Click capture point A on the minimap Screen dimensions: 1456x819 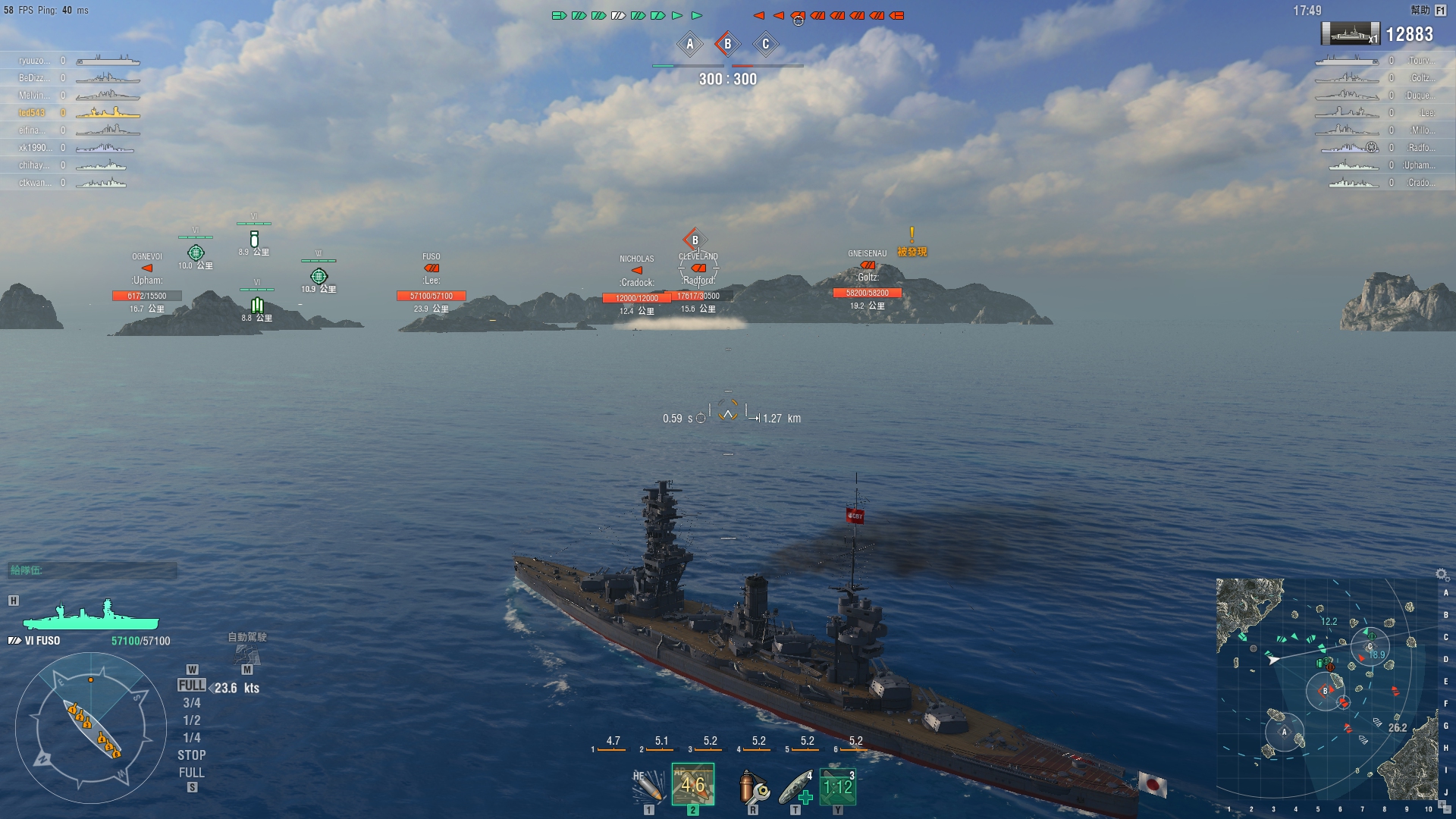(x=1284, y=733)
